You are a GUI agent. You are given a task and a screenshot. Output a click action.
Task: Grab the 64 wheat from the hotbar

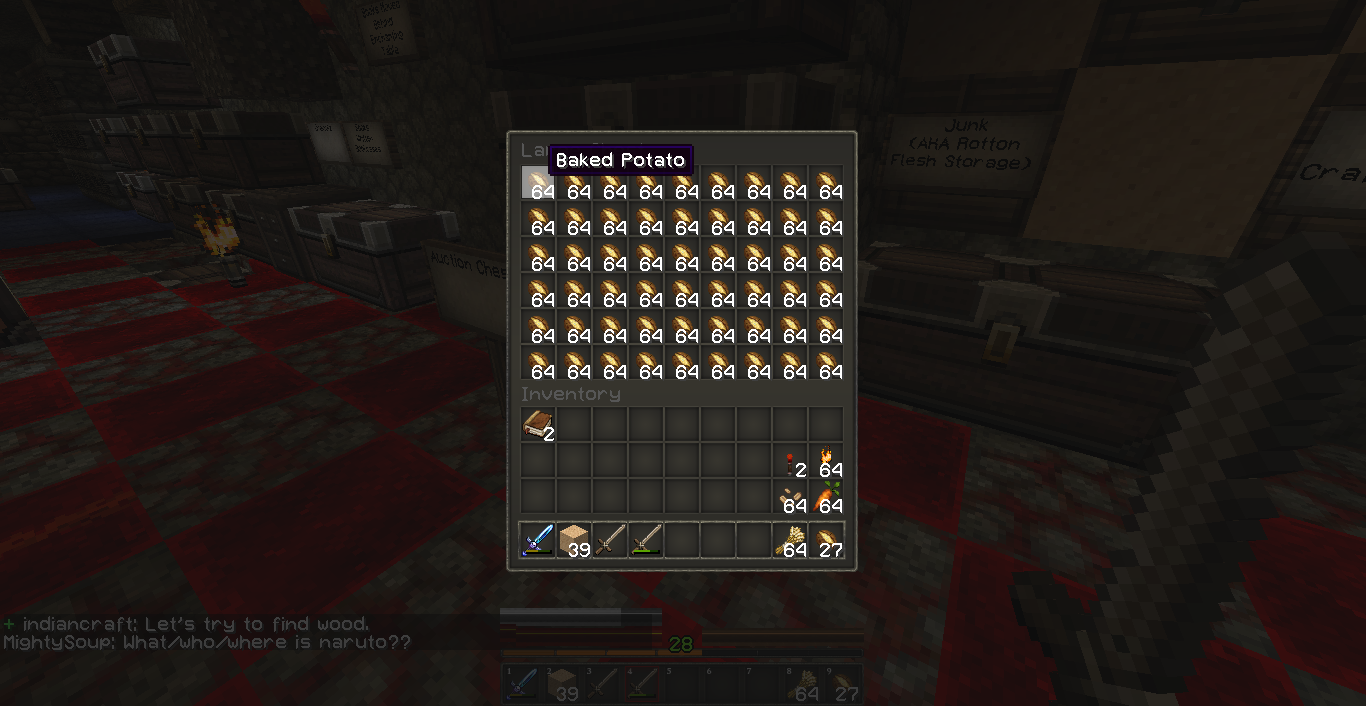(790, 540)
